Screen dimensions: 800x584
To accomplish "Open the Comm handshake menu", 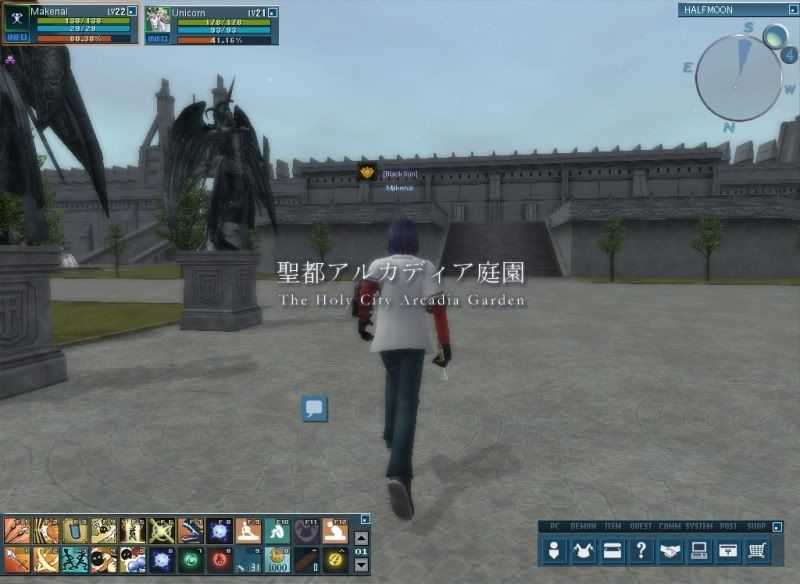I will click(671, 550).
